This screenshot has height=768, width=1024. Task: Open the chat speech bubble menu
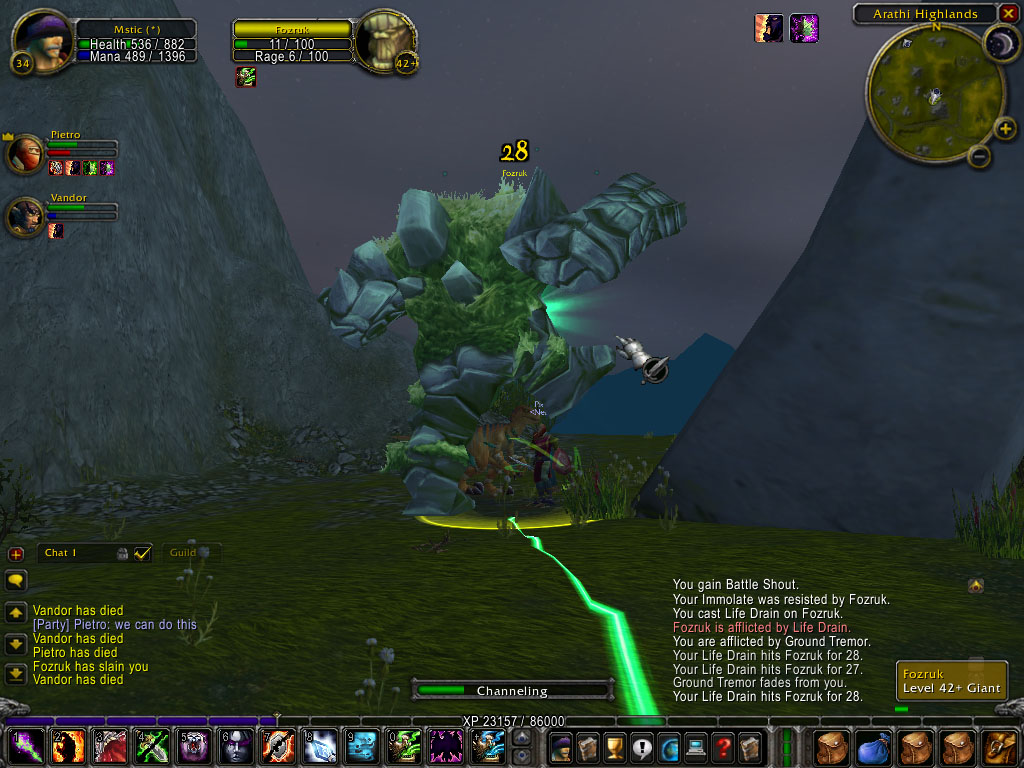click(x=16, y=580)
